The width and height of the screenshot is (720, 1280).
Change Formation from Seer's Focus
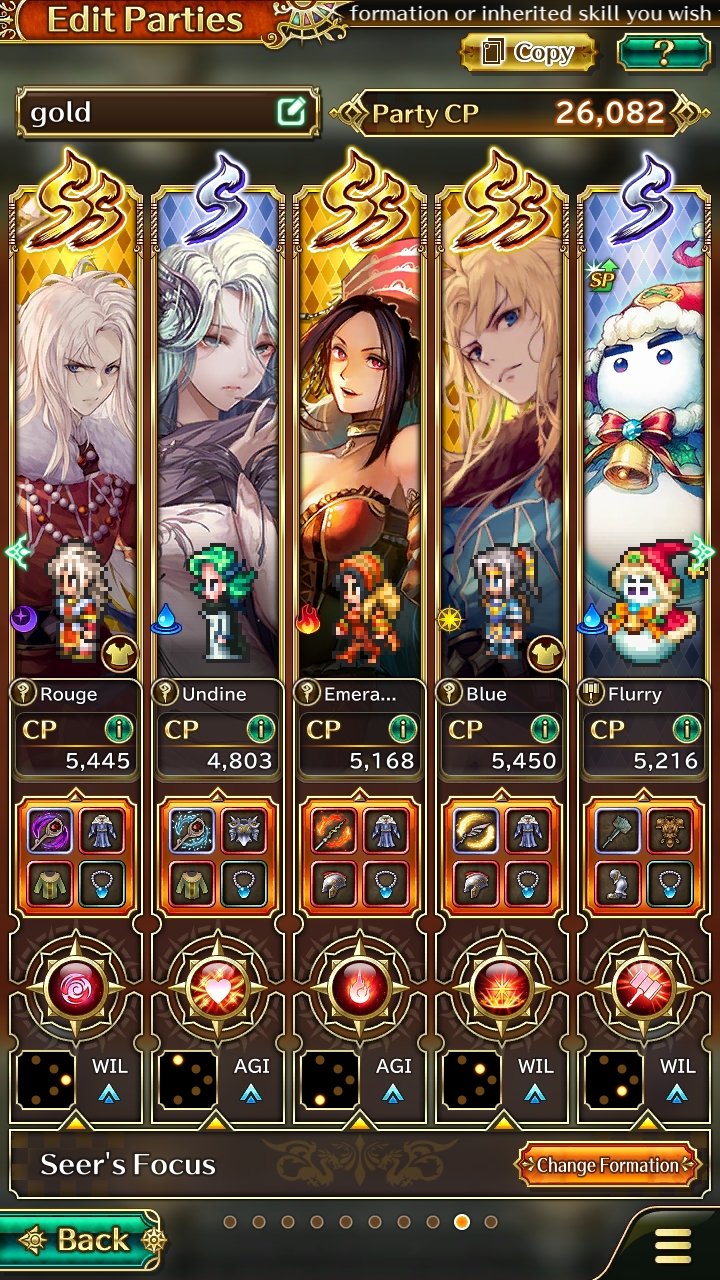(607, 1165)
